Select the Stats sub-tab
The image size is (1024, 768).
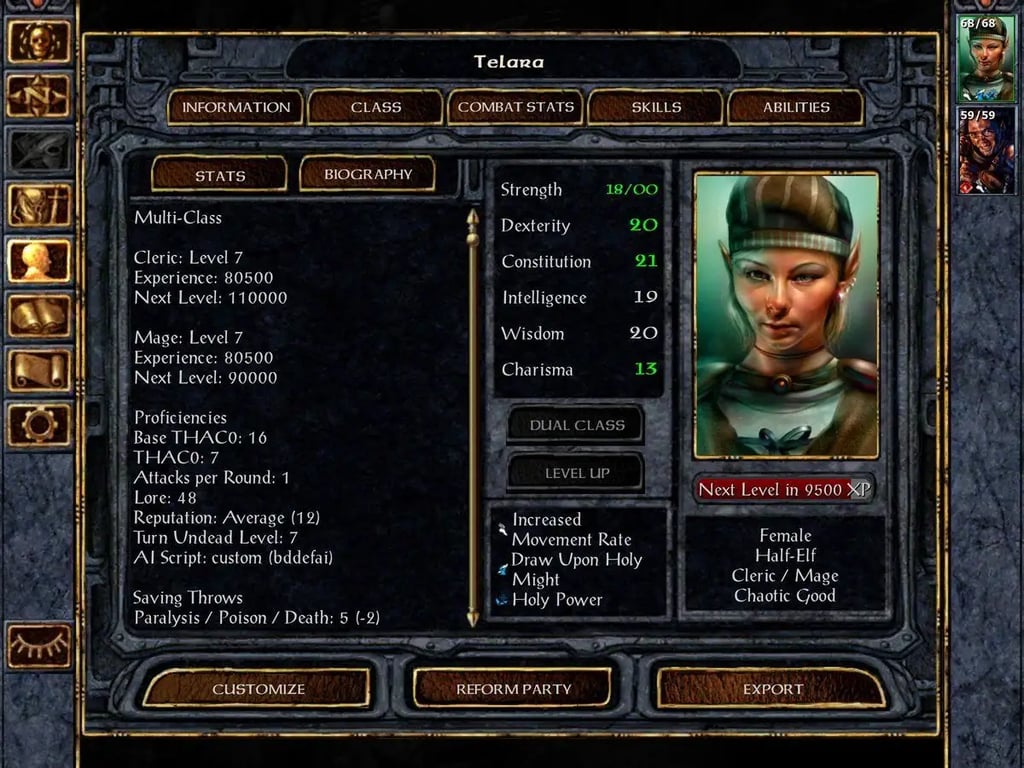[220, 175]
